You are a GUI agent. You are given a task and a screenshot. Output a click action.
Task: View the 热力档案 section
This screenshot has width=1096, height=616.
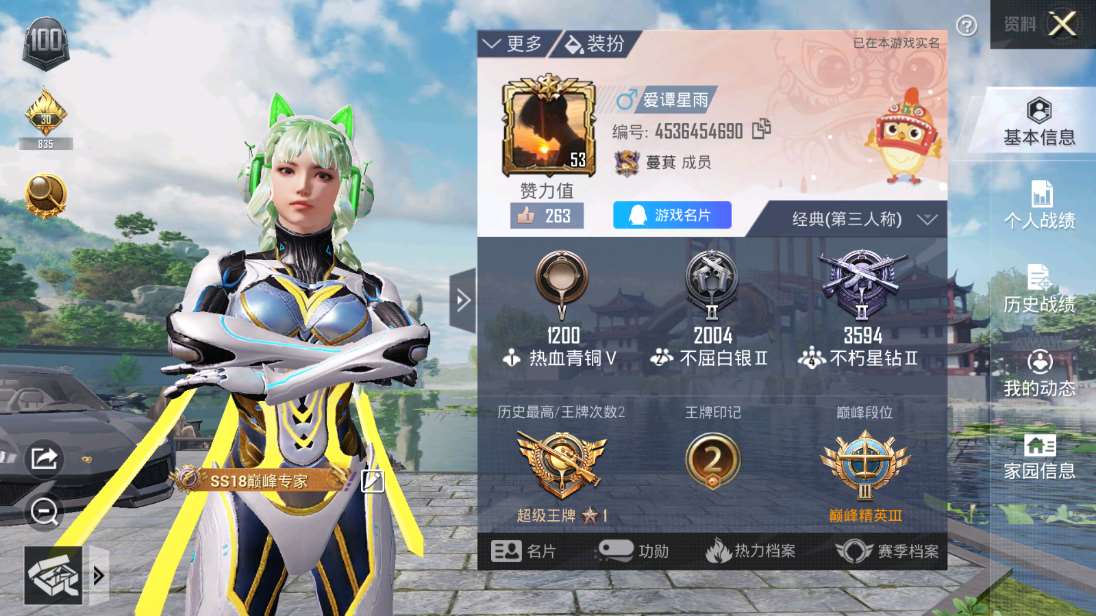[x=750, y=551]
